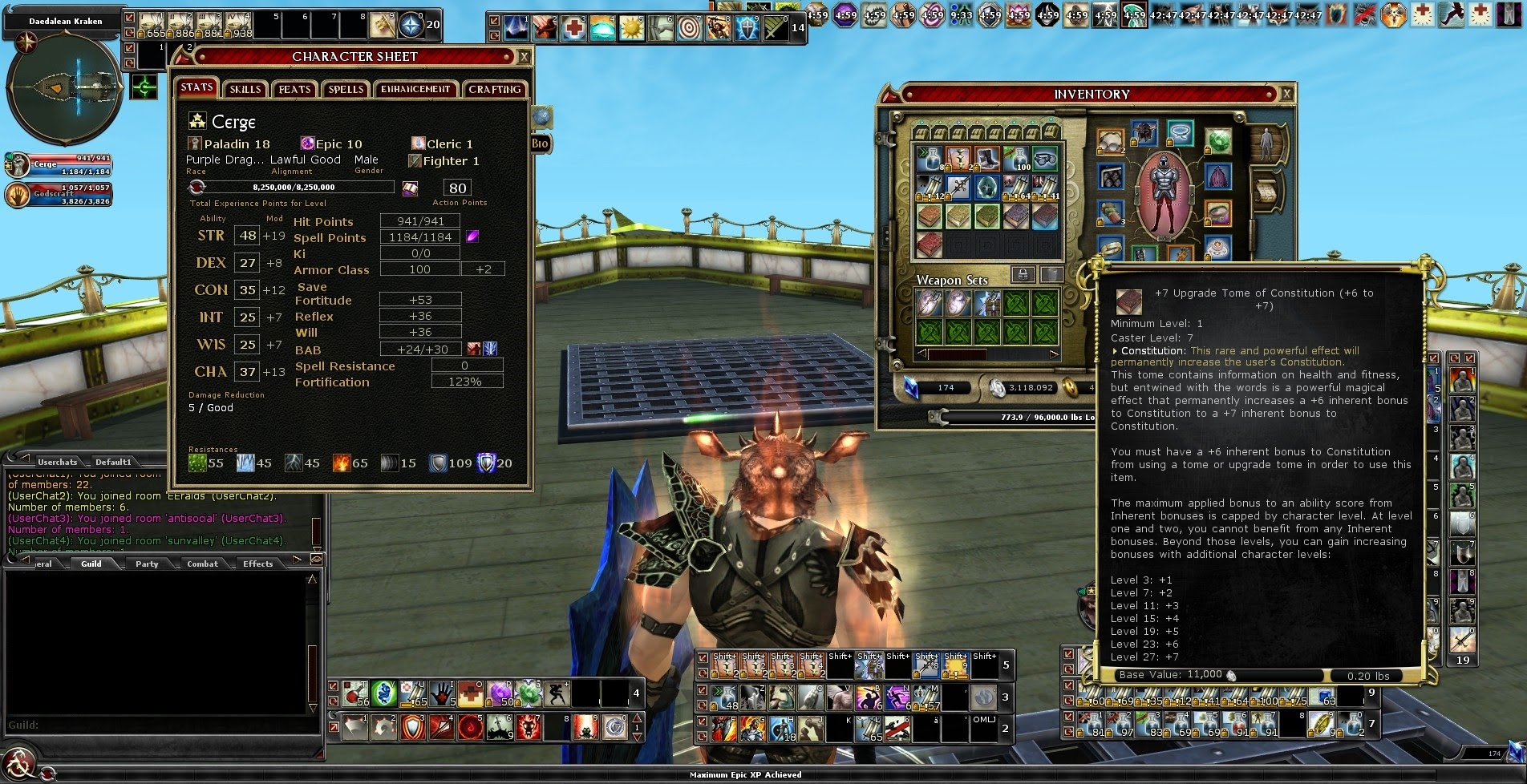Screen dimensions: 1527x784
Task: Open the Bio side tab
Action: click(540, 143)
